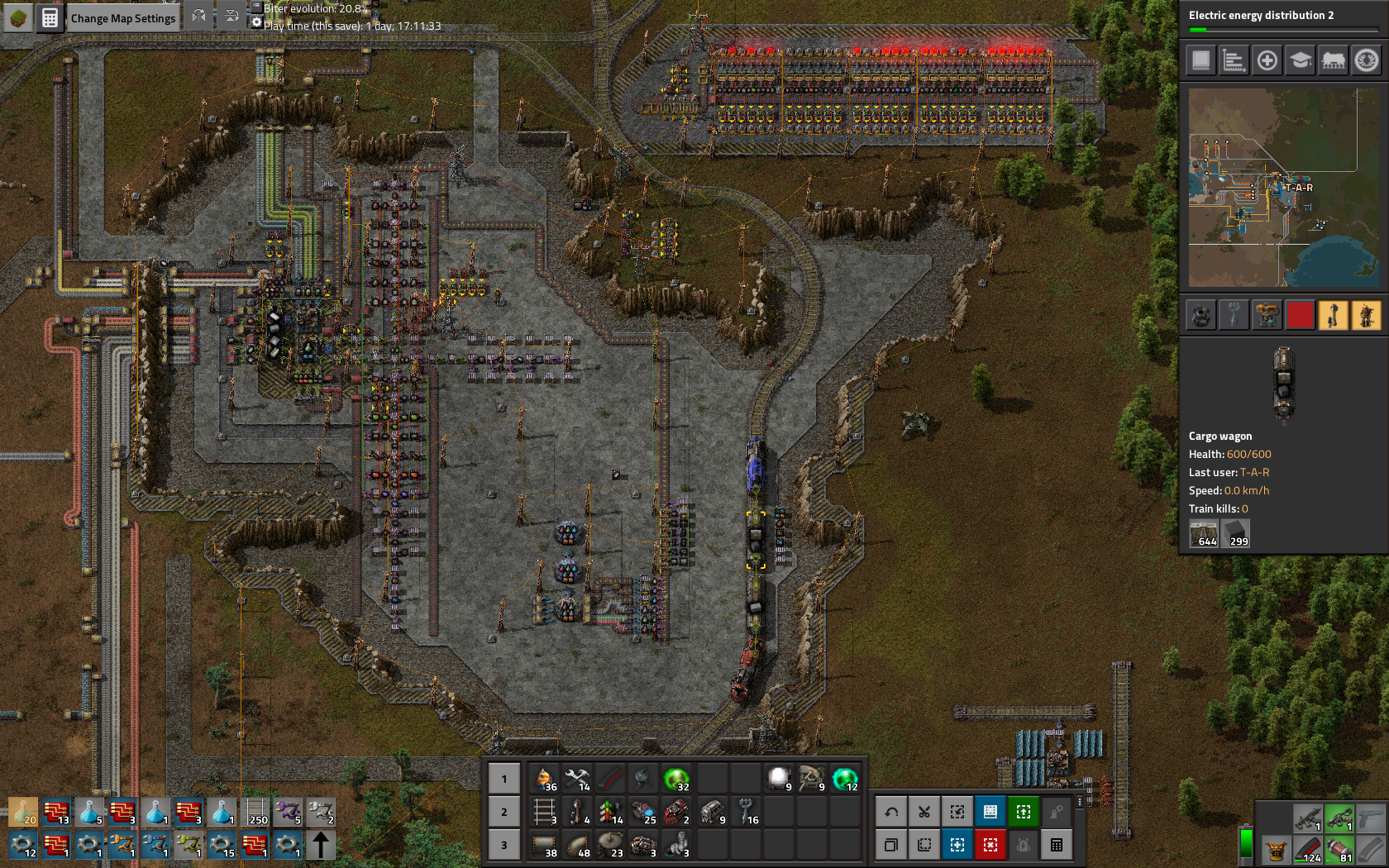Select the rail signal slot with 14
This screenshot has height=868, width=1389.
point(610,812)
